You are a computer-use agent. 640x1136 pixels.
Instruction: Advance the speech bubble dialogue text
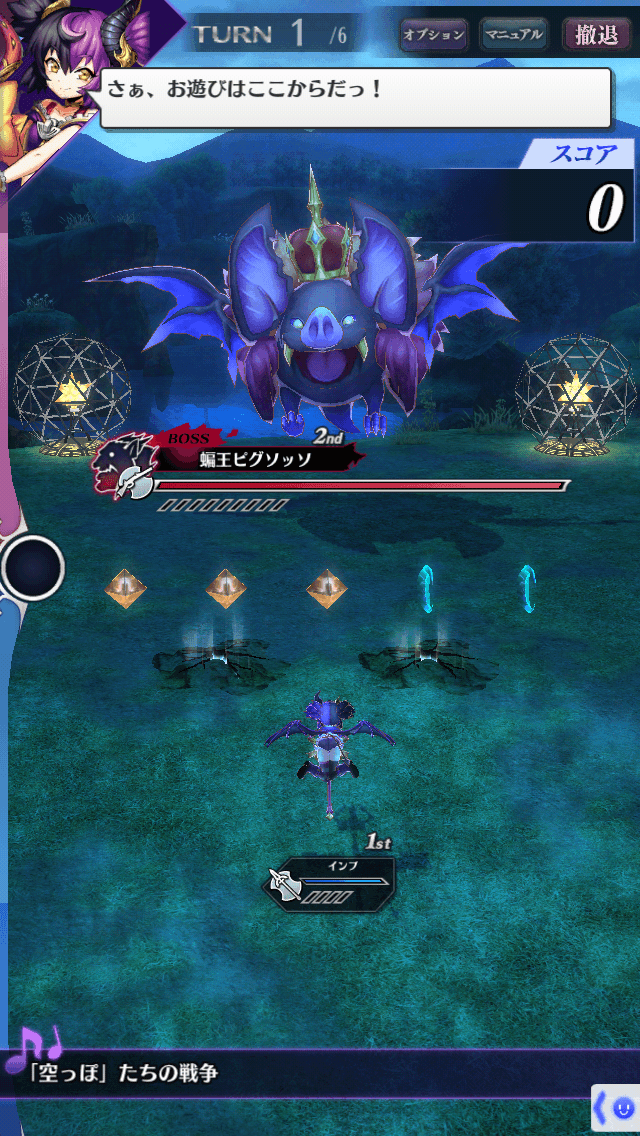point(355,97)
